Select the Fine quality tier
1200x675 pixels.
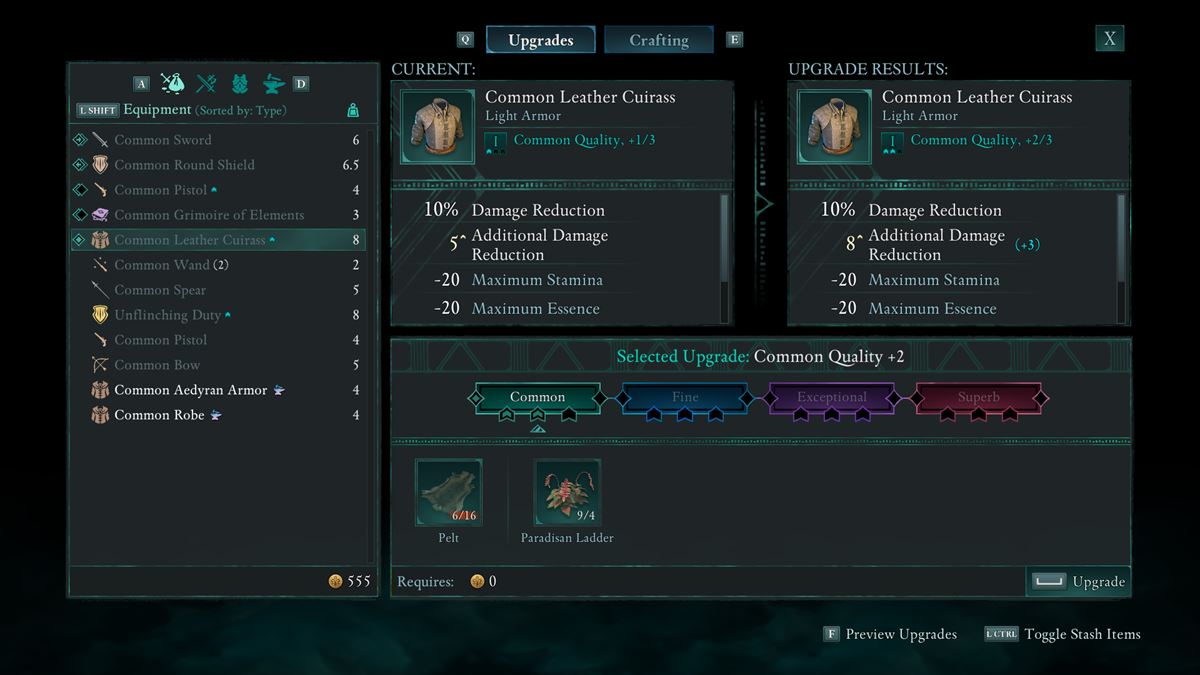click(x=685, y=398)
